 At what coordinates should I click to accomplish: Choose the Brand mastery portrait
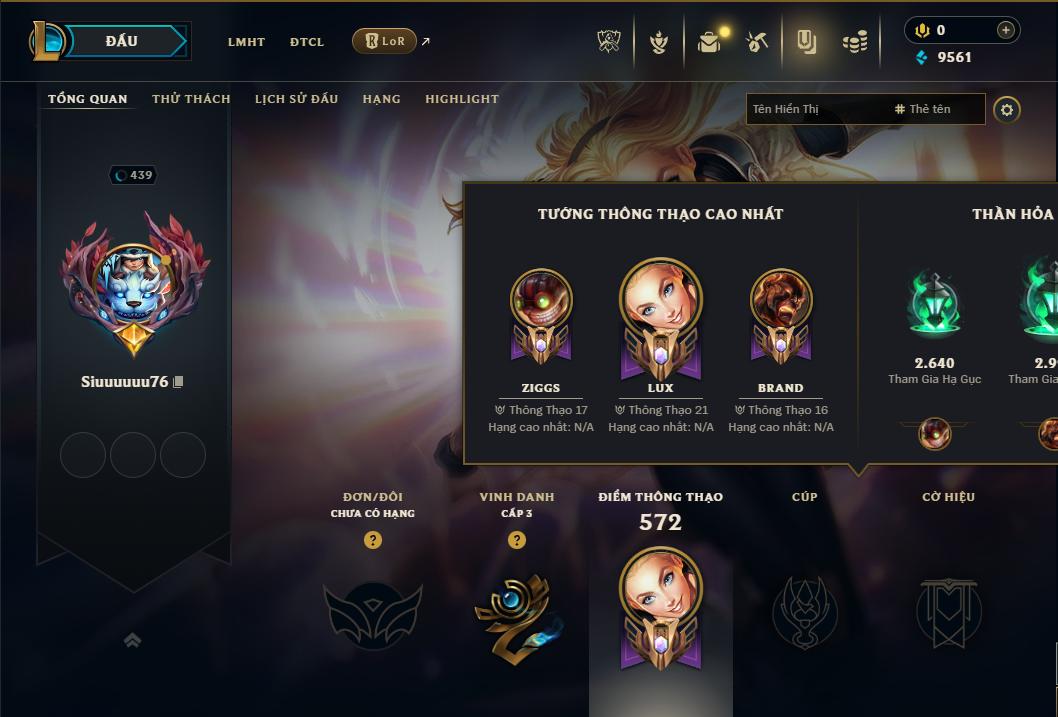point(780,305)
